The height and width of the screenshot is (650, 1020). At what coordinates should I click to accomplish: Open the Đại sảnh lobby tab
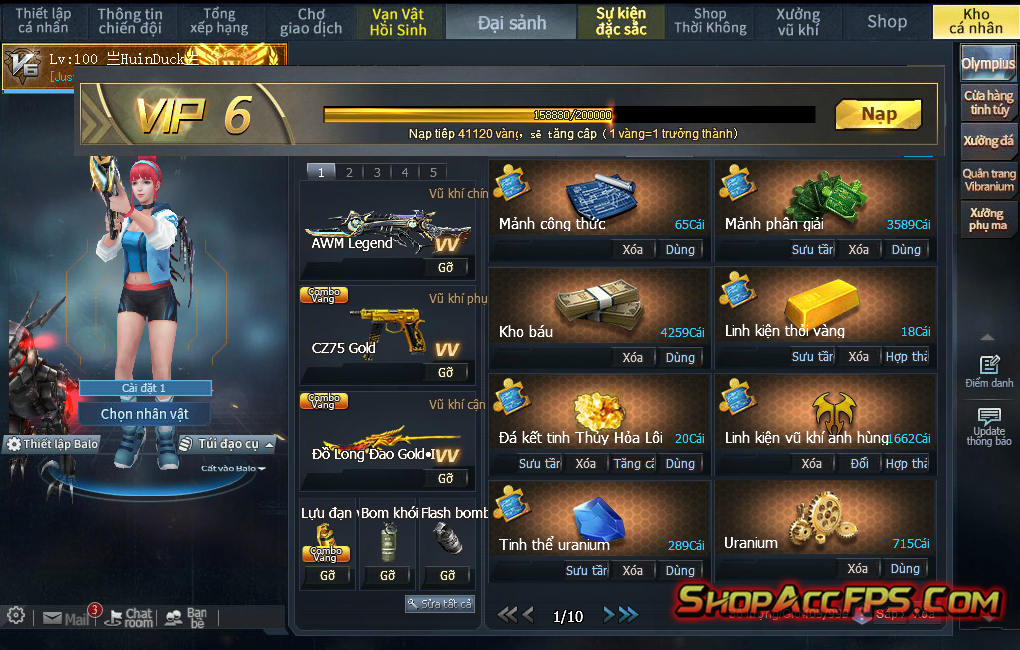point(511,22)
